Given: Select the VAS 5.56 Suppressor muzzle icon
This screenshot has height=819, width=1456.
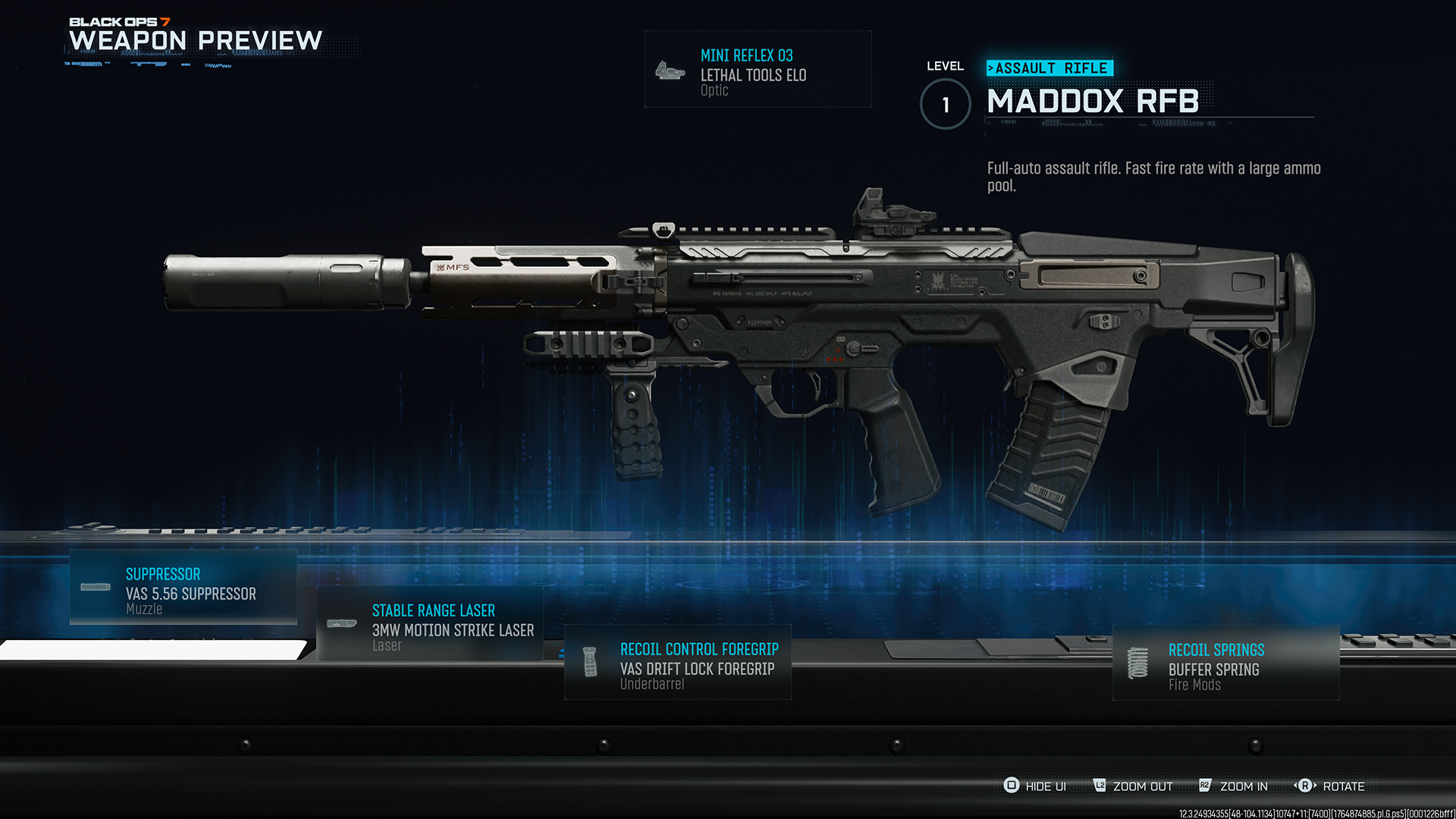Looking at the screenshot, I should click(96, 587).
